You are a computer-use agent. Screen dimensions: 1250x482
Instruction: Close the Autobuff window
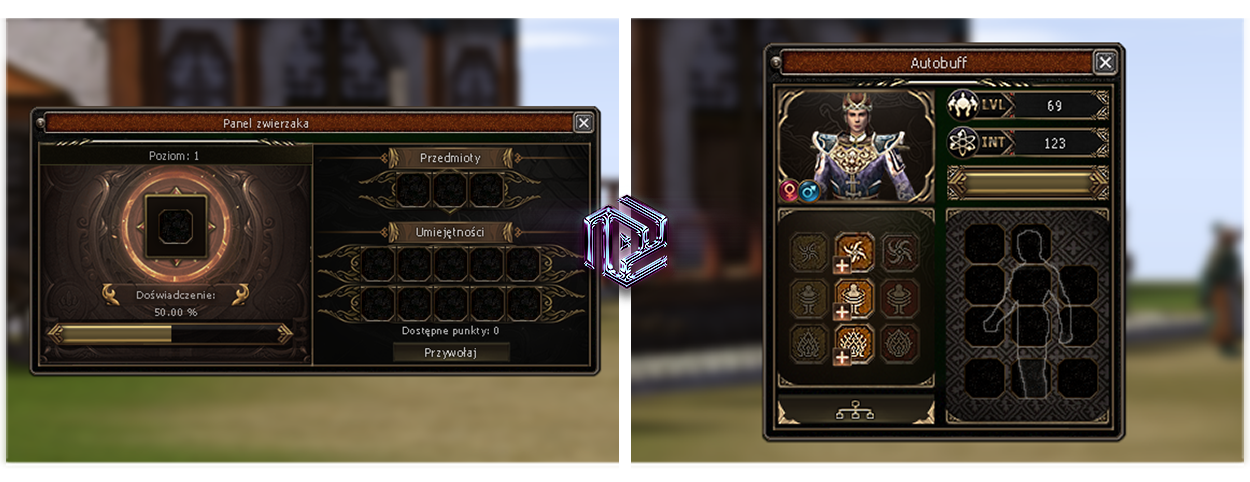(1105, 62)
